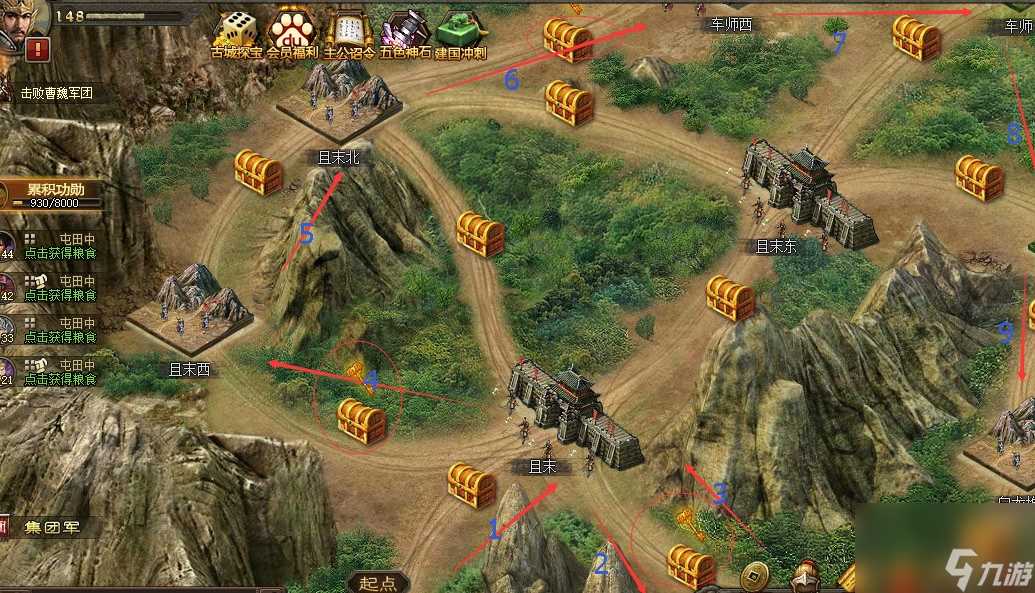Select the 且末西 mountain camp node
Viewport: 1035px width, 593px height.
[192, 306]
